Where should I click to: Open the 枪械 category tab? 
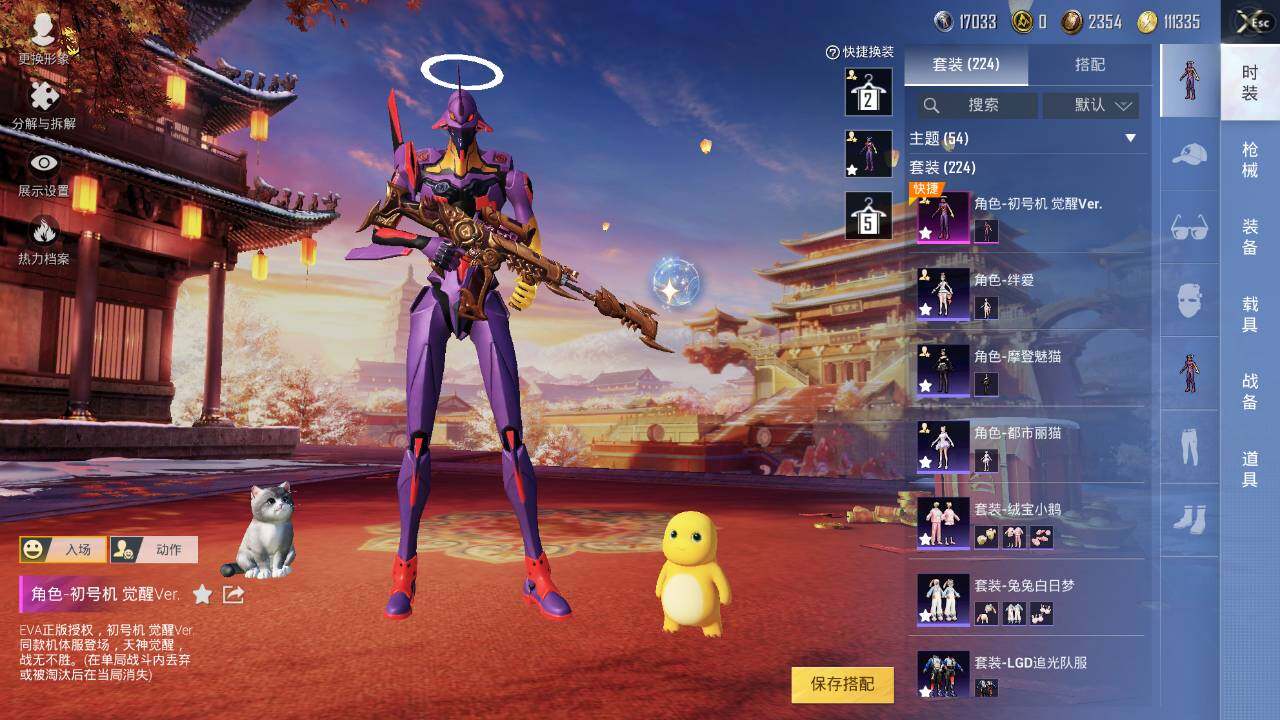tap(1250, 160)
